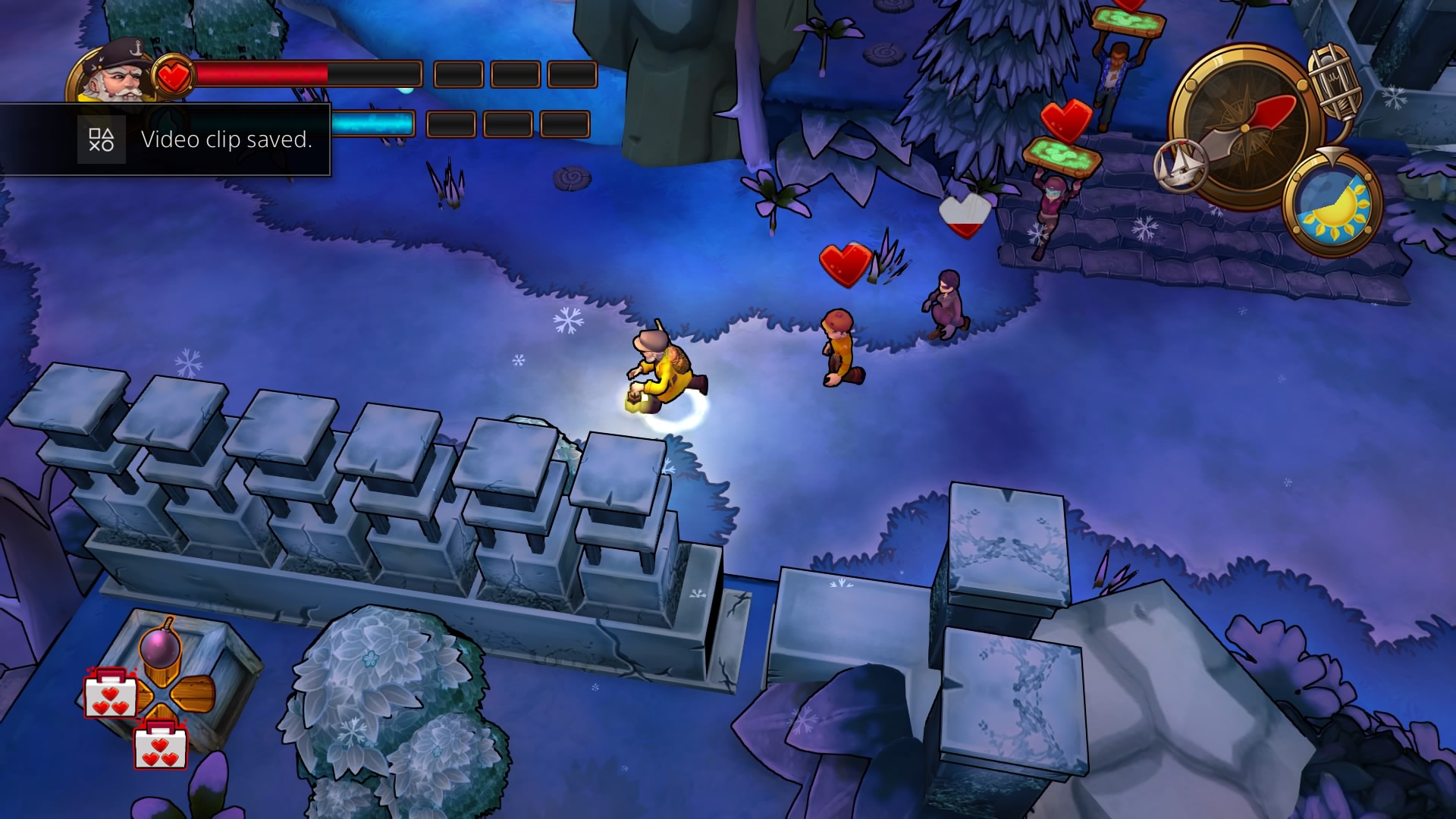The height and width of the screenshot is (819, 1456).
Task: Click the full red heart pickup
Action: (846, 262)
